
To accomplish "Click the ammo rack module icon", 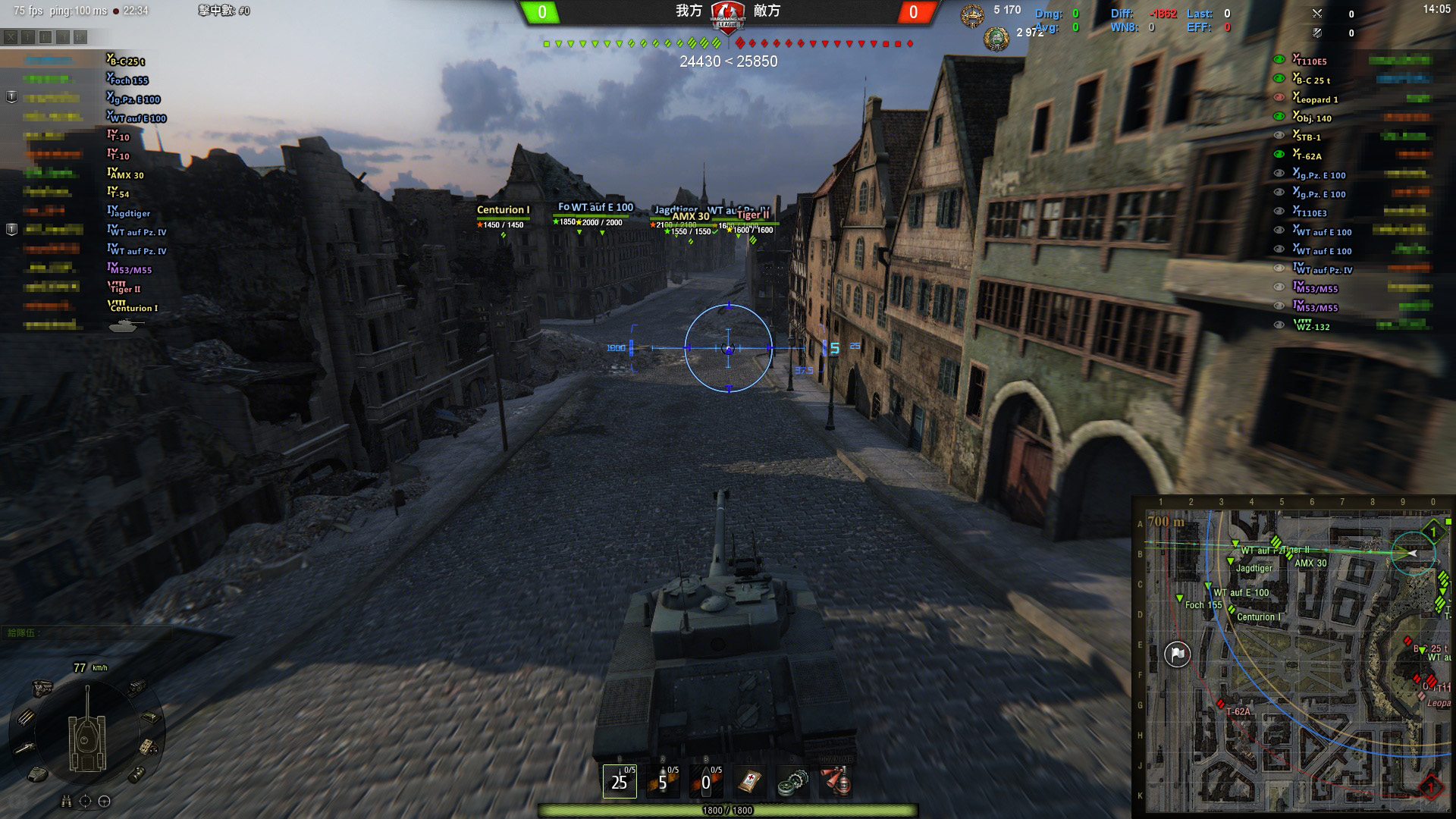I will pos(26,717).
